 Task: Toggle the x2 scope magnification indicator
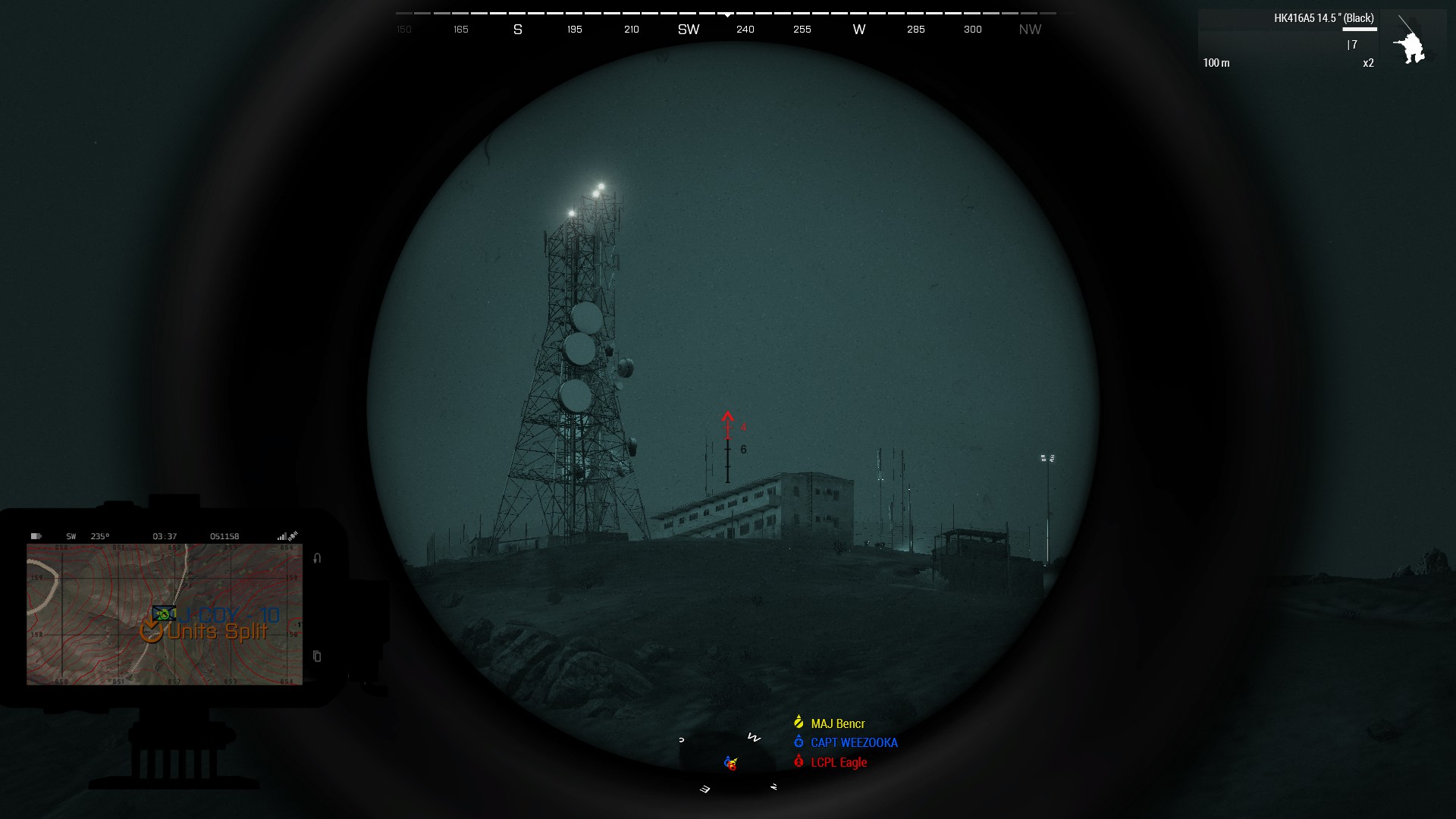1368,63
